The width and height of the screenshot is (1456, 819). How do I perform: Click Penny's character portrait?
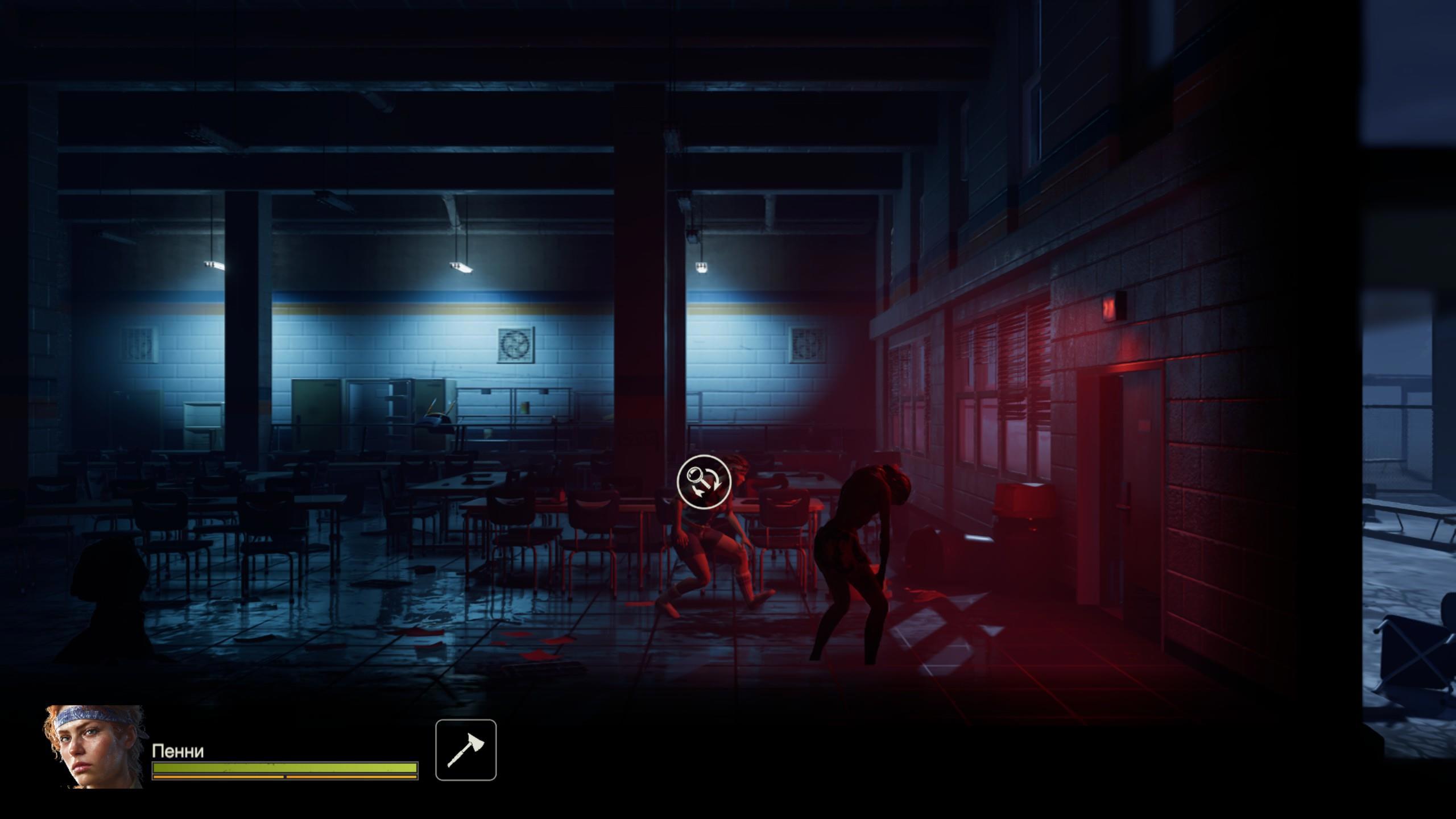pos(94,746)
